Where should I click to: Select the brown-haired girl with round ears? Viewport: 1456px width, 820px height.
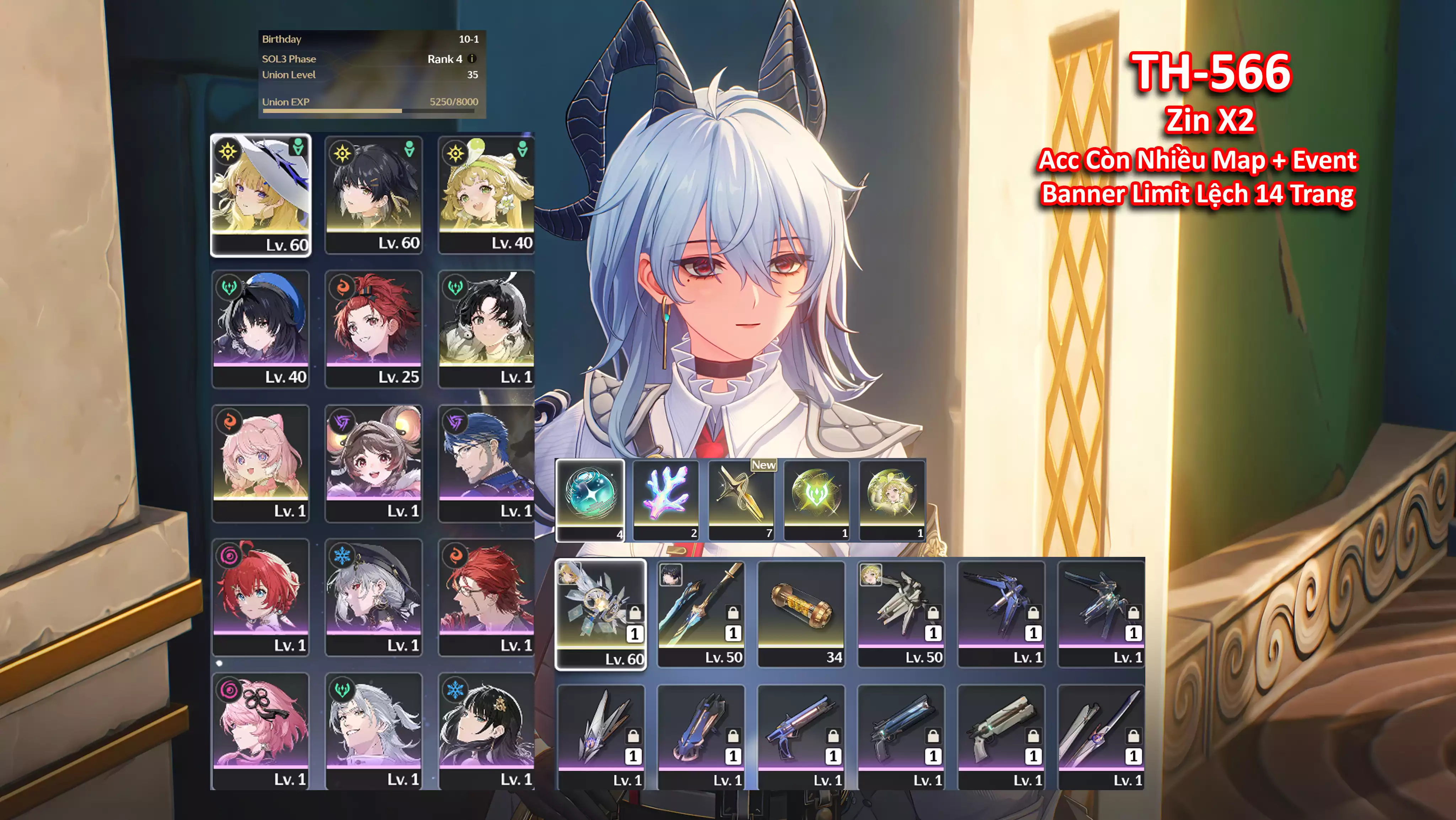coord(374,463)
